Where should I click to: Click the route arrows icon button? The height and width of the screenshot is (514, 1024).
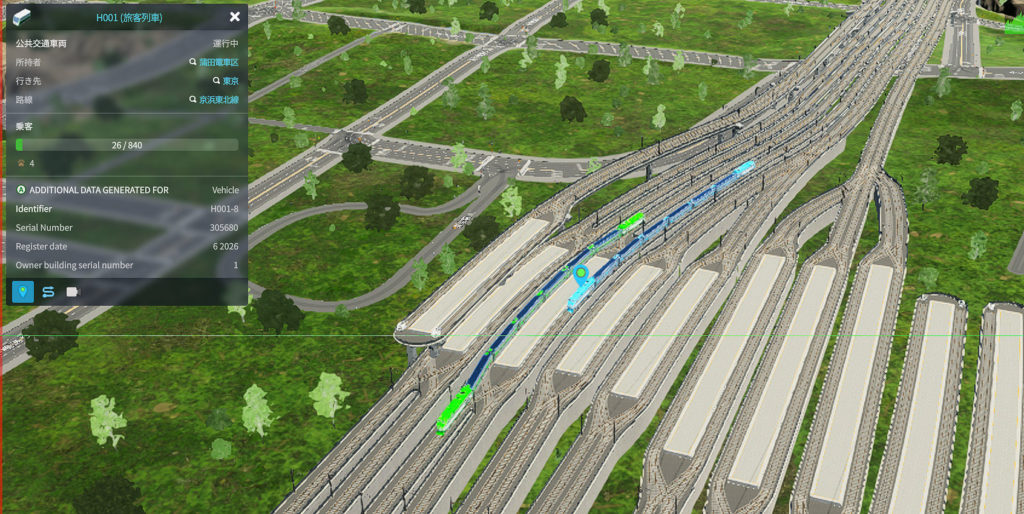(x=47, y=292)
